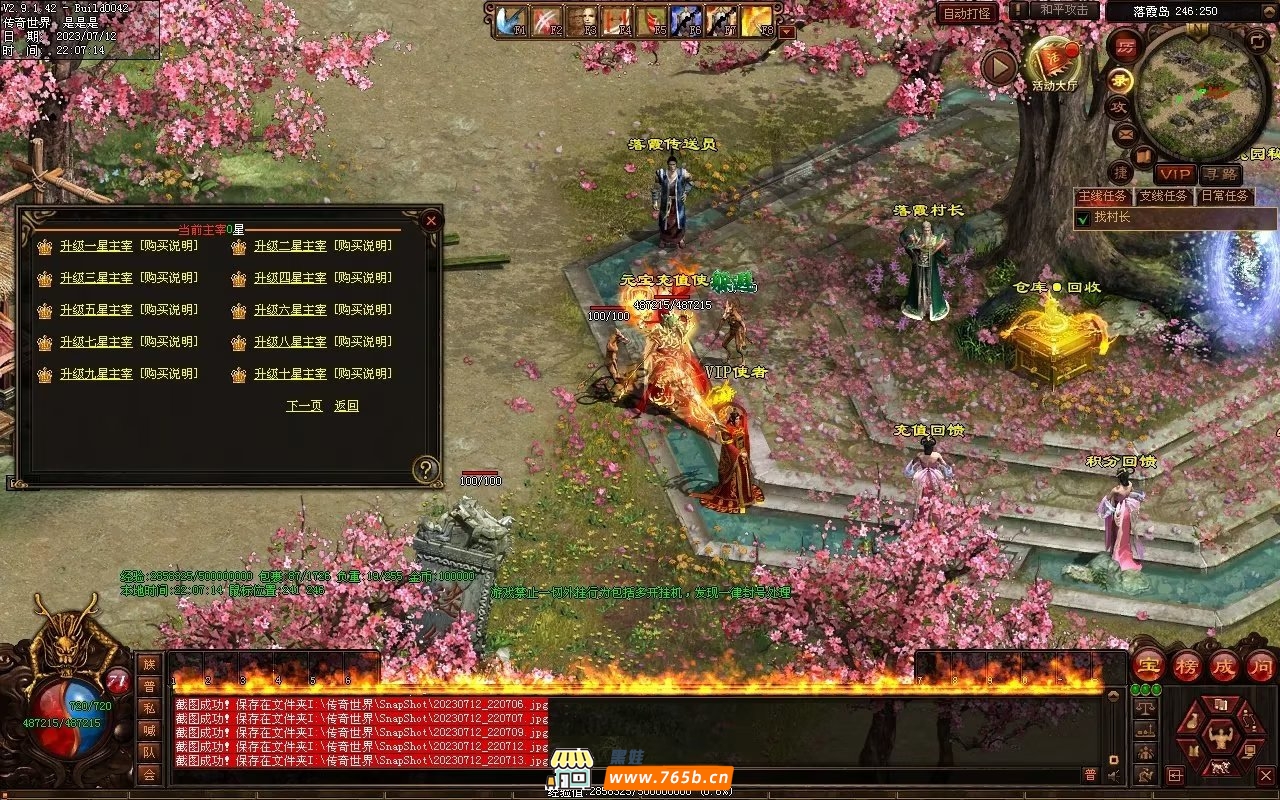Image resolution: width=1280 pixels, height=800 pixels.
Task: Go to 下一页 in the dialog
Action: tap(304, 406)
